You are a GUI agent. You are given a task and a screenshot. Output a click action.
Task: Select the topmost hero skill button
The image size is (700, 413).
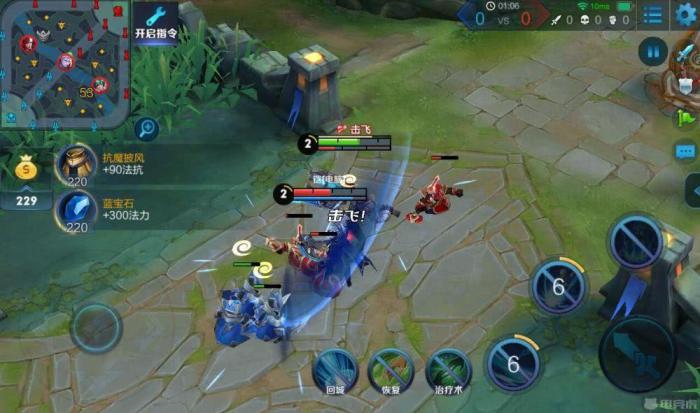636,241
